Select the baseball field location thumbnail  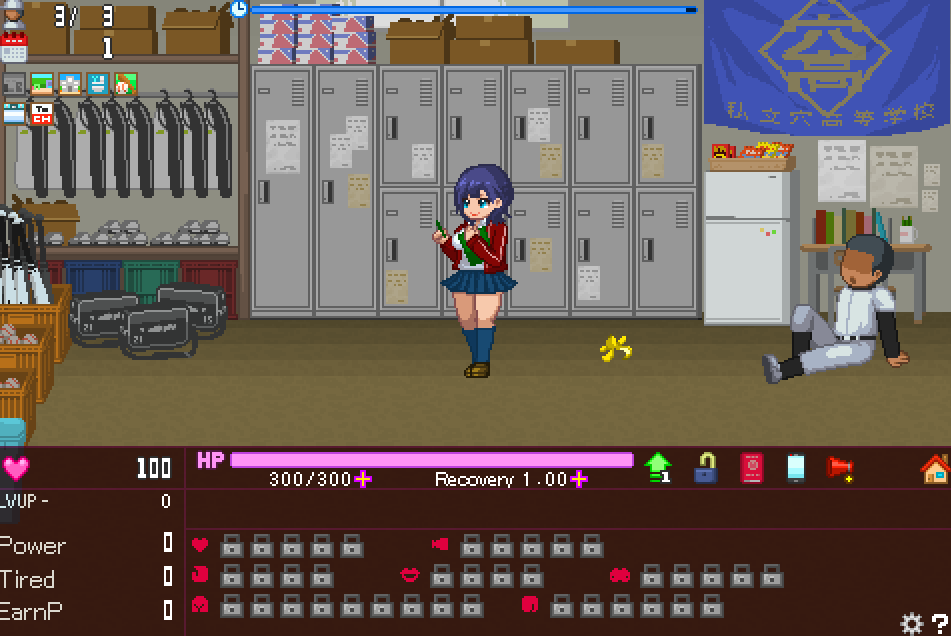point(124,83)
